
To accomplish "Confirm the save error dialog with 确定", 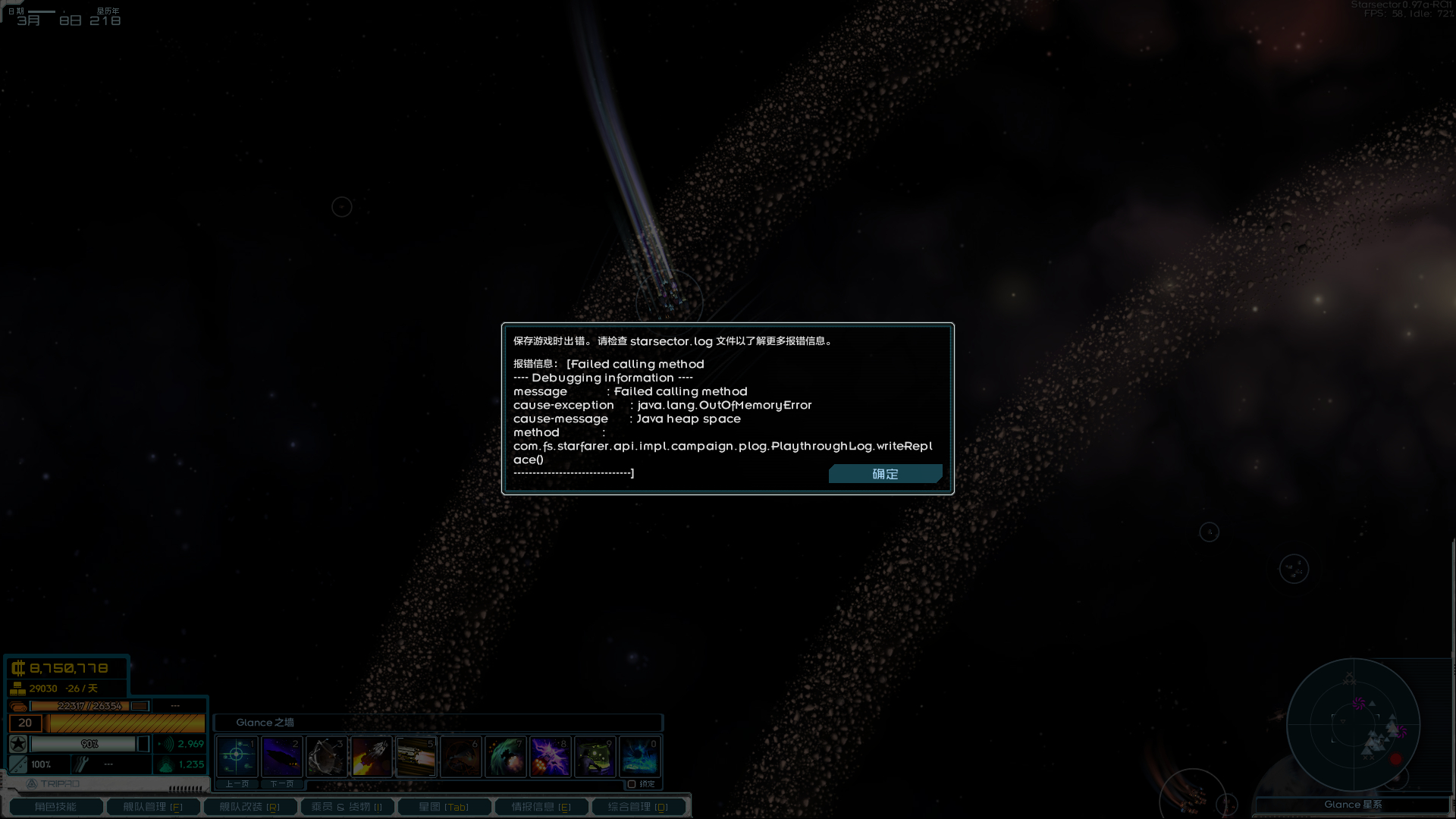I will [885, 473].
